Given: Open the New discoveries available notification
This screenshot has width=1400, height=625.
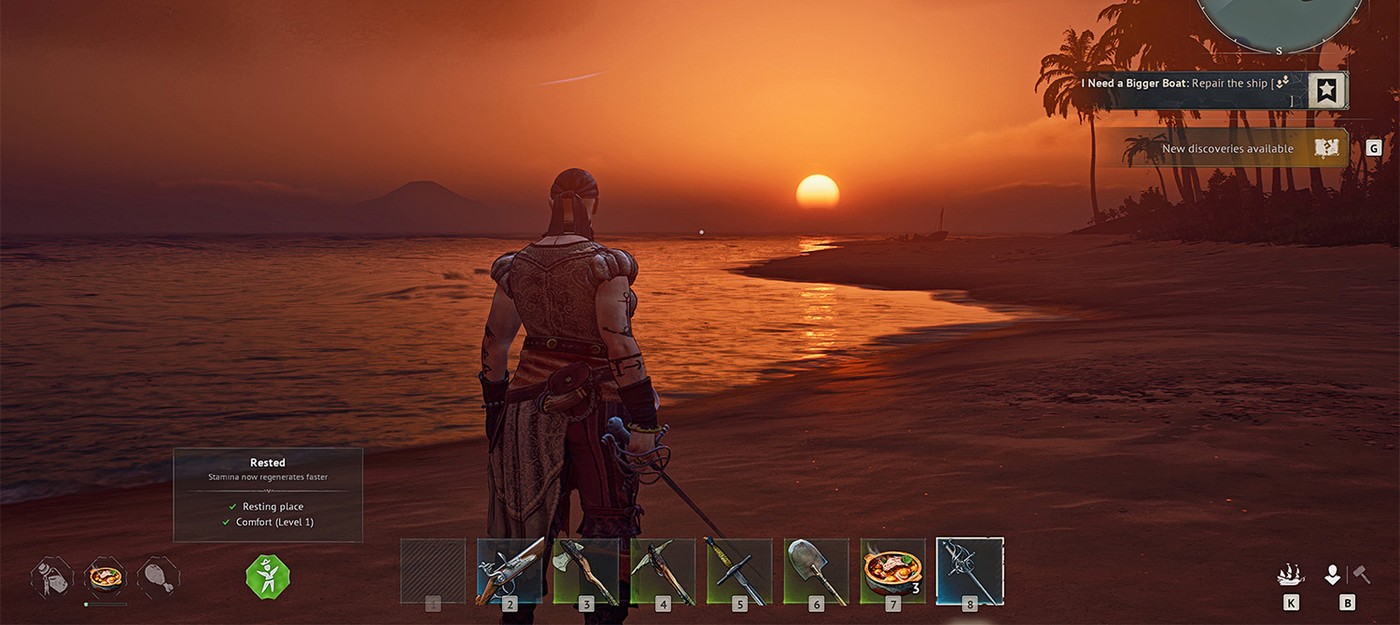Looking at the screenshot, I should pos(1226,149).
